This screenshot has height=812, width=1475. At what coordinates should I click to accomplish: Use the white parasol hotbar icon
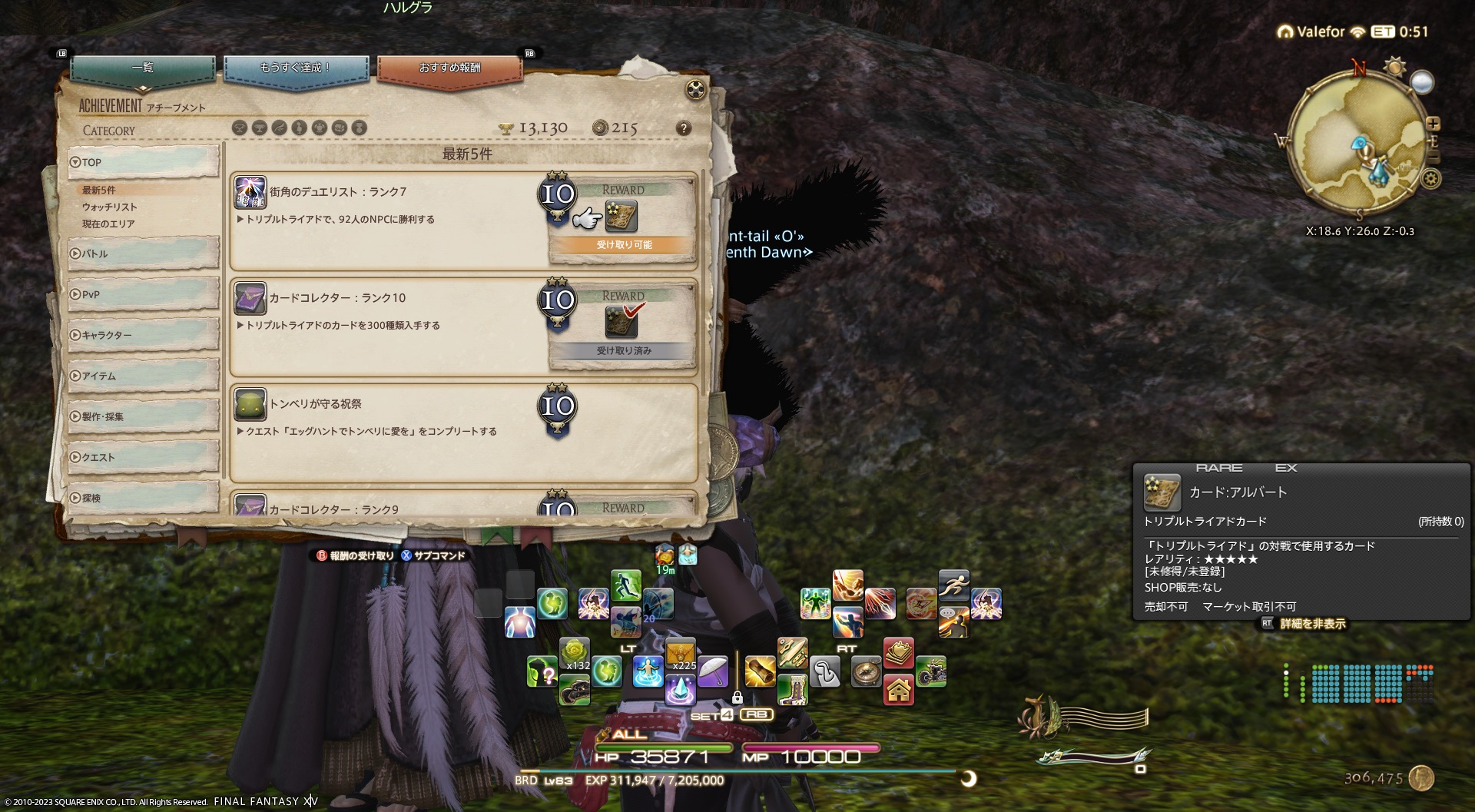tap(713, 671)
